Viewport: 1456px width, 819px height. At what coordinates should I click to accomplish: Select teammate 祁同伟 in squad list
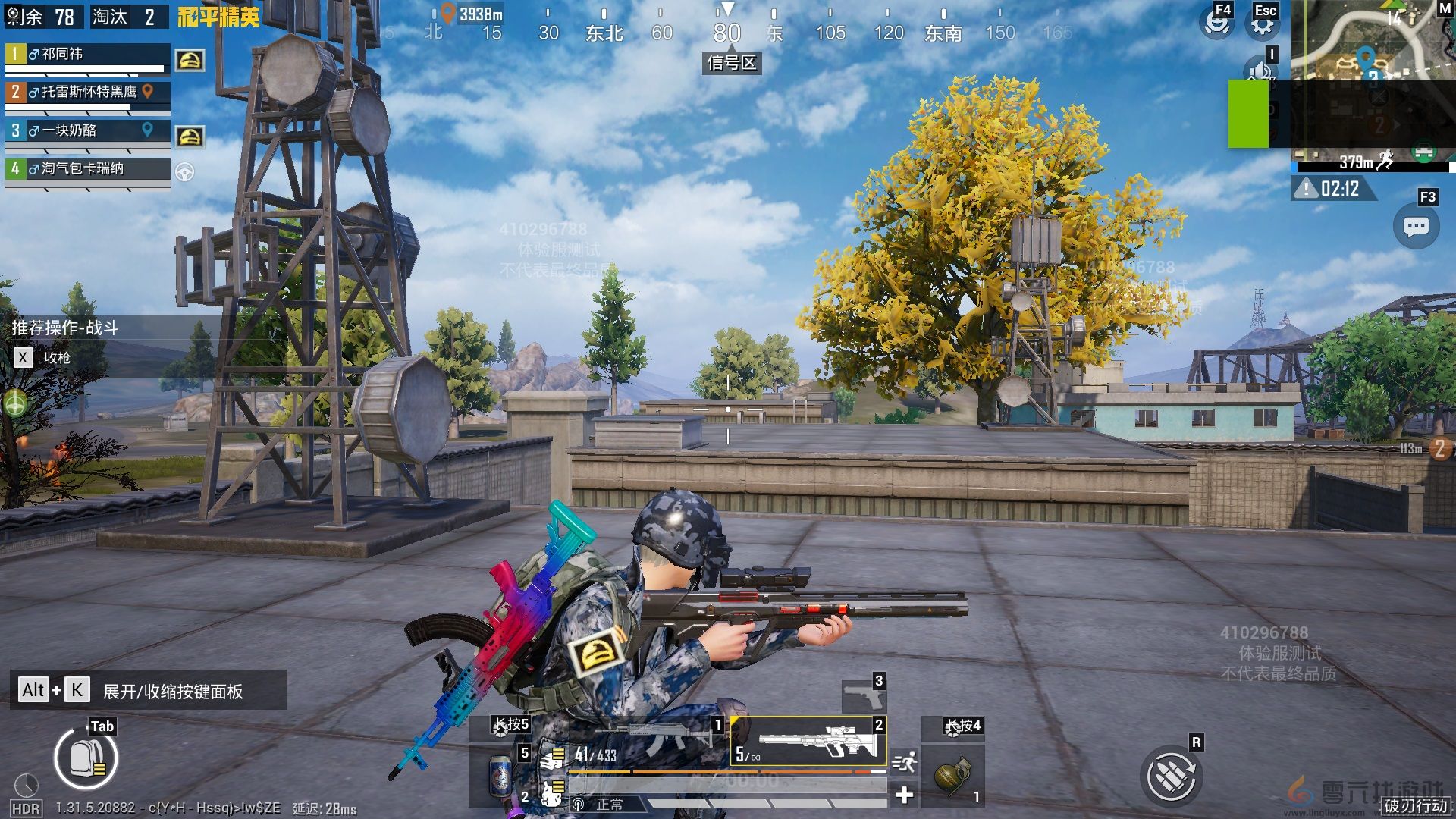[x=87, y=55]
